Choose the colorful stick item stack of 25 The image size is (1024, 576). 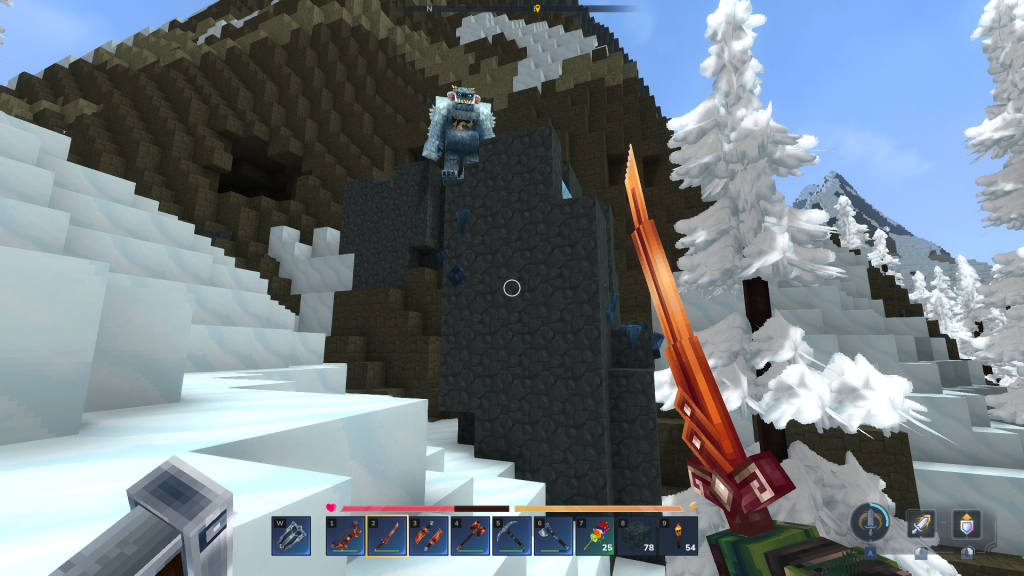point(593,535)
